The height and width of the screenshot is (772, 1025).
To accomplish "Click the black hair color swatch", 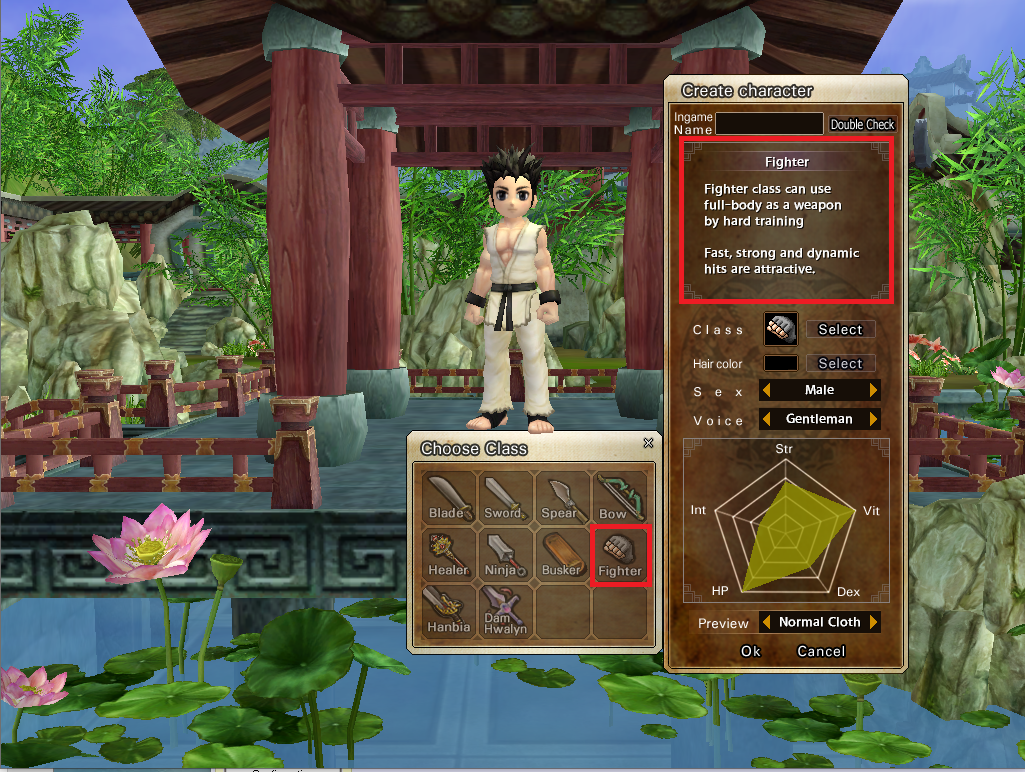I will (x=781, y=364).
